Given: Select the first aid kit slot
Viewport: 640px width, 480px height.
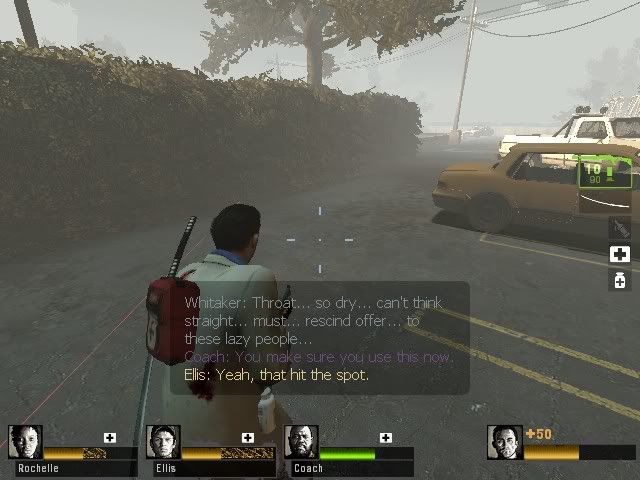Looking at the screenshot, I should click(x=619, y=254).
